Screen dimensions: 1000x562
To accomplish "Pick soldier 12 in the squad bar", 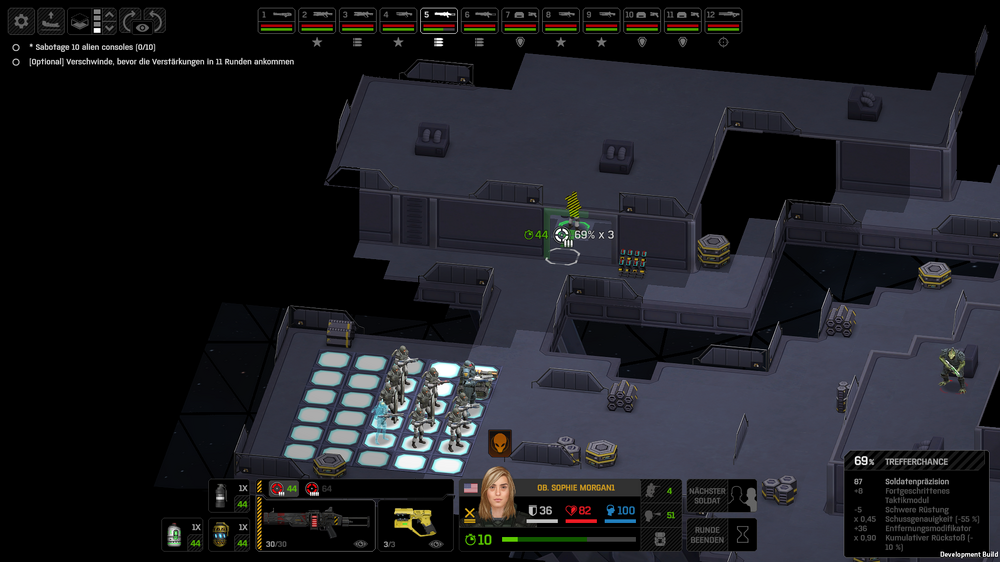I will click(723, 20).
